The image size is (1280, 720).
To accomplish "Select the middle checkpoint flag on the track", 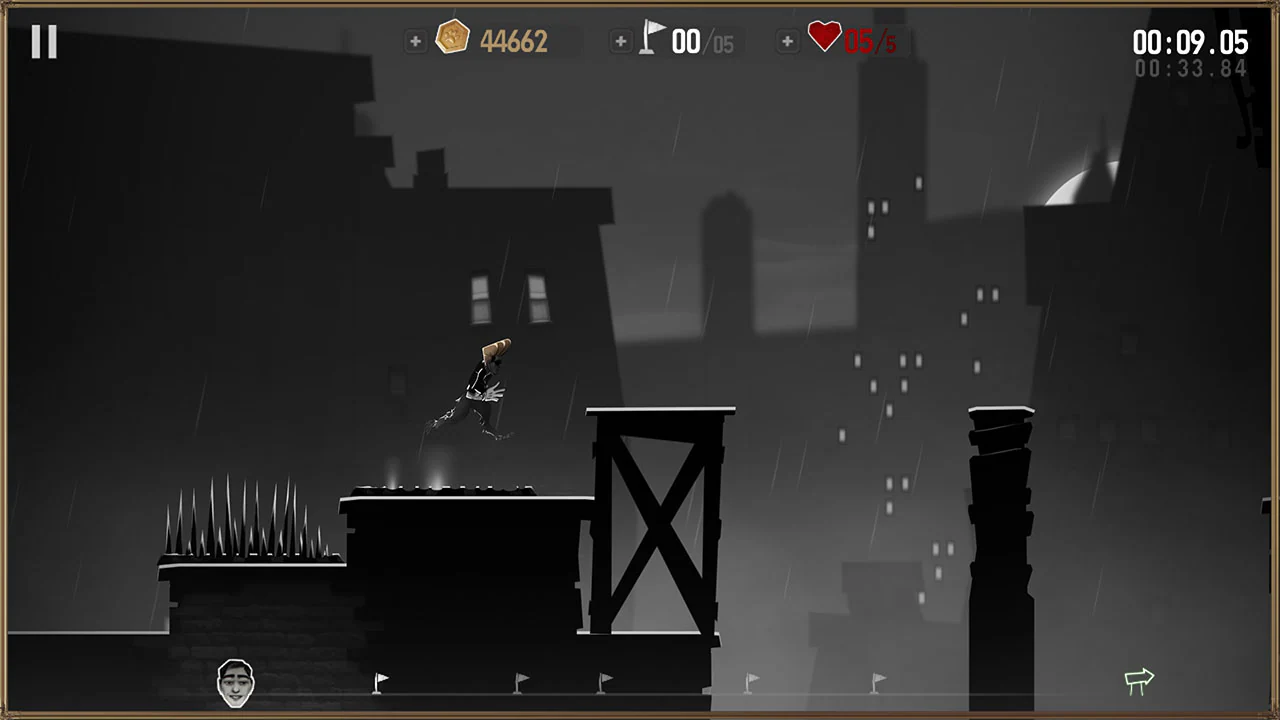I will click(606, 681).
